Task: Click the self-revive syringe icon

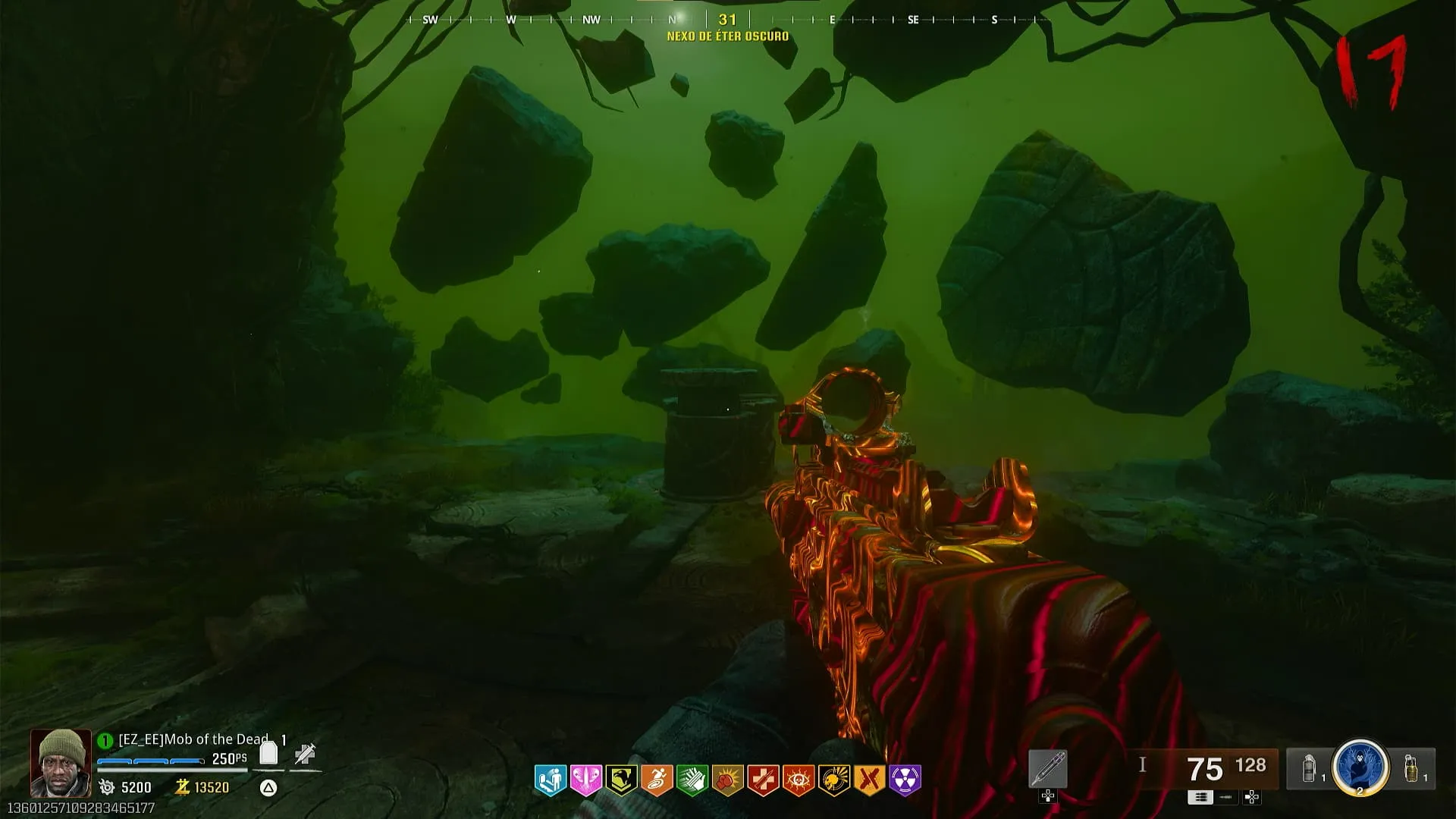Action: click(305, 753)
